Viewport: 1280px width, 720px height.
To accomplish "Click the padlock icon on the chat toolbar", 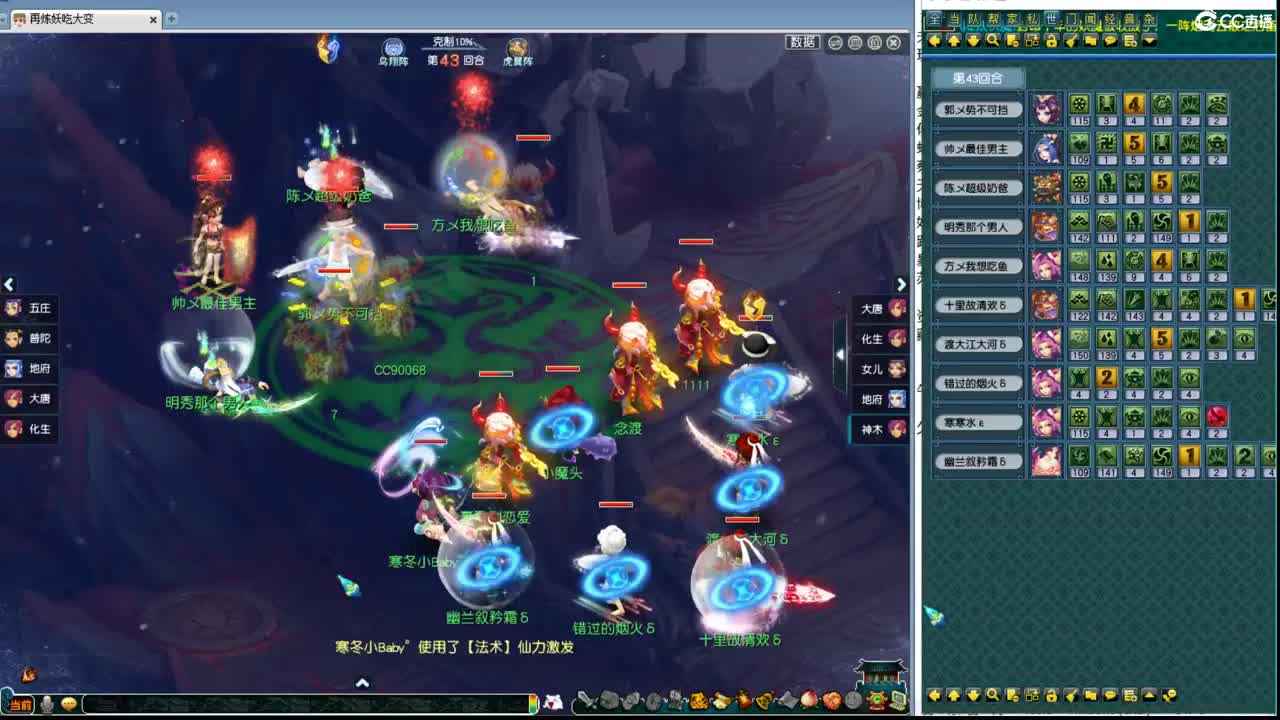I will pos(1052,42).
